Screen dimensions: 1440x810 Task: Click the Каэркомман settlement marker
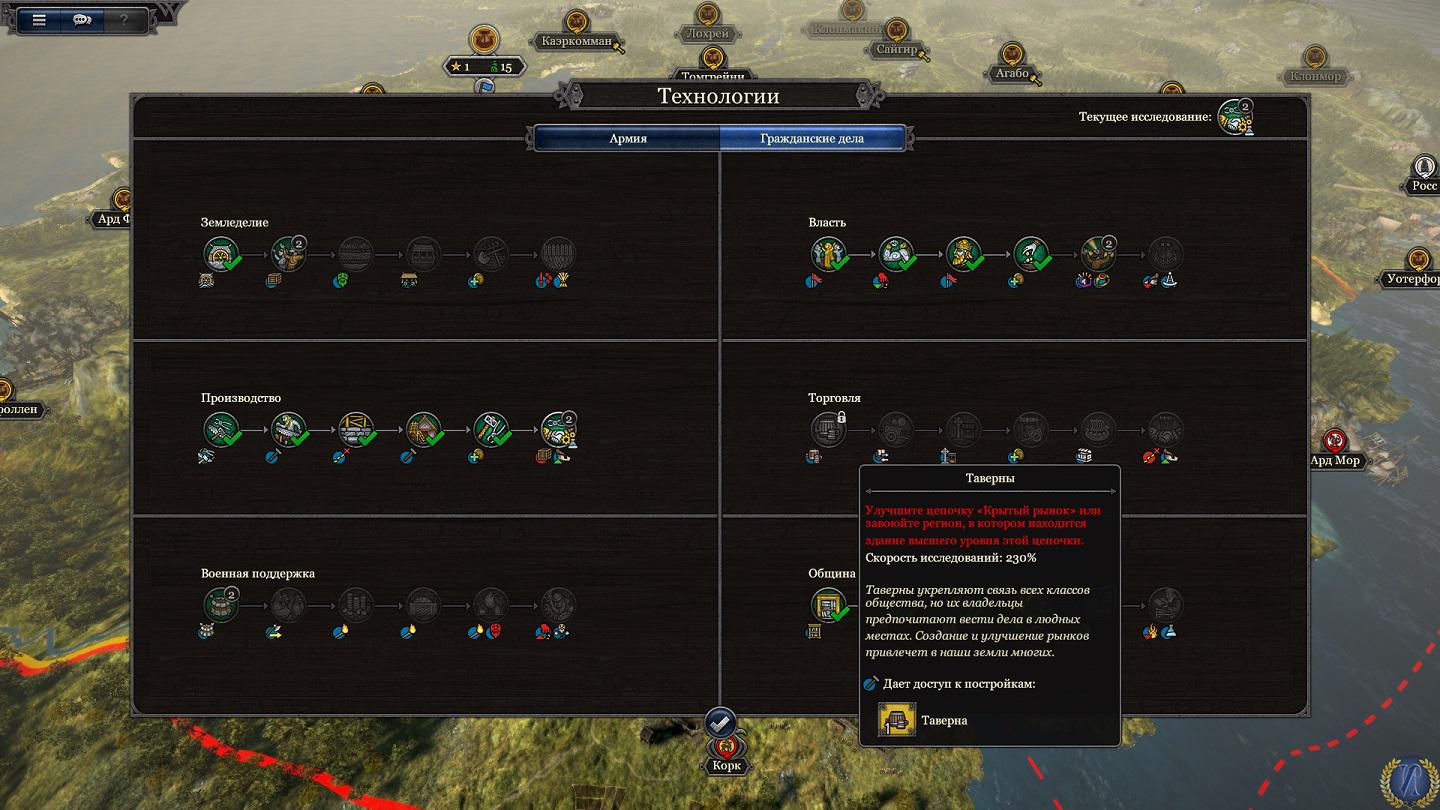pyautogui.click(x=576, y=42)
